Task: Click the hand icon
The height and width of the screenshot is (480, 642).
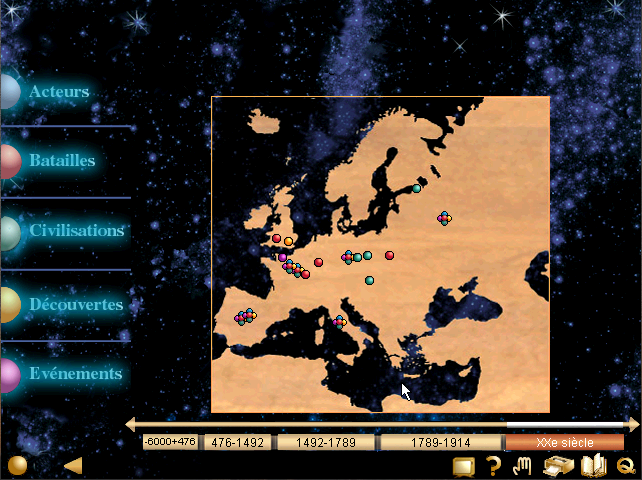Action: click(522, 465)
